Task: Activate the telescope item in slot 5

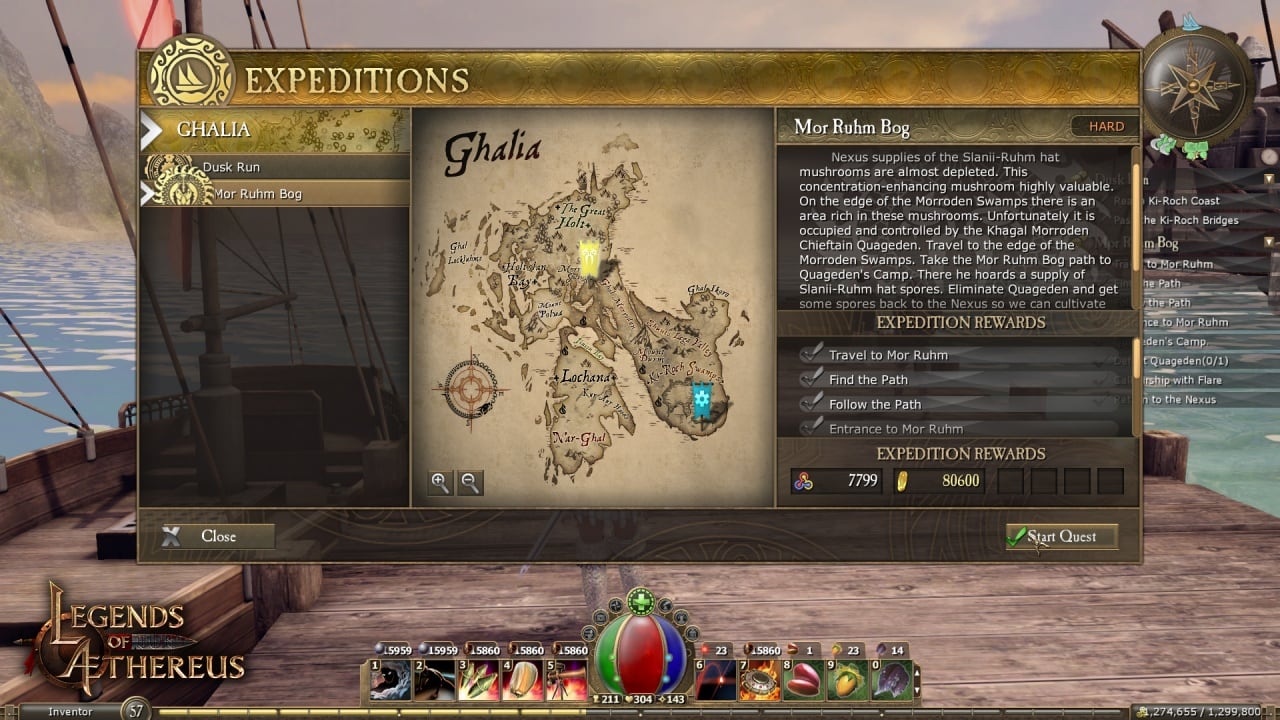Action: pyautogui.click(x=567, y=680)
